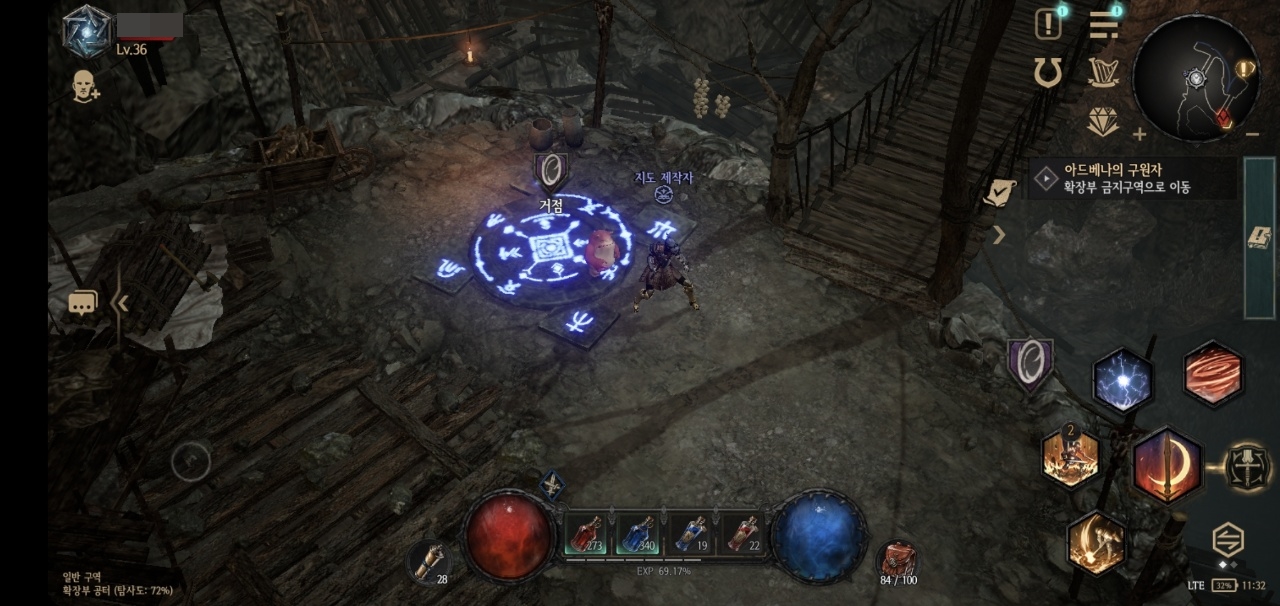Activate the lightning orb skill
Viewport: 1280px width, 606px height.
tap(1123, 380)
